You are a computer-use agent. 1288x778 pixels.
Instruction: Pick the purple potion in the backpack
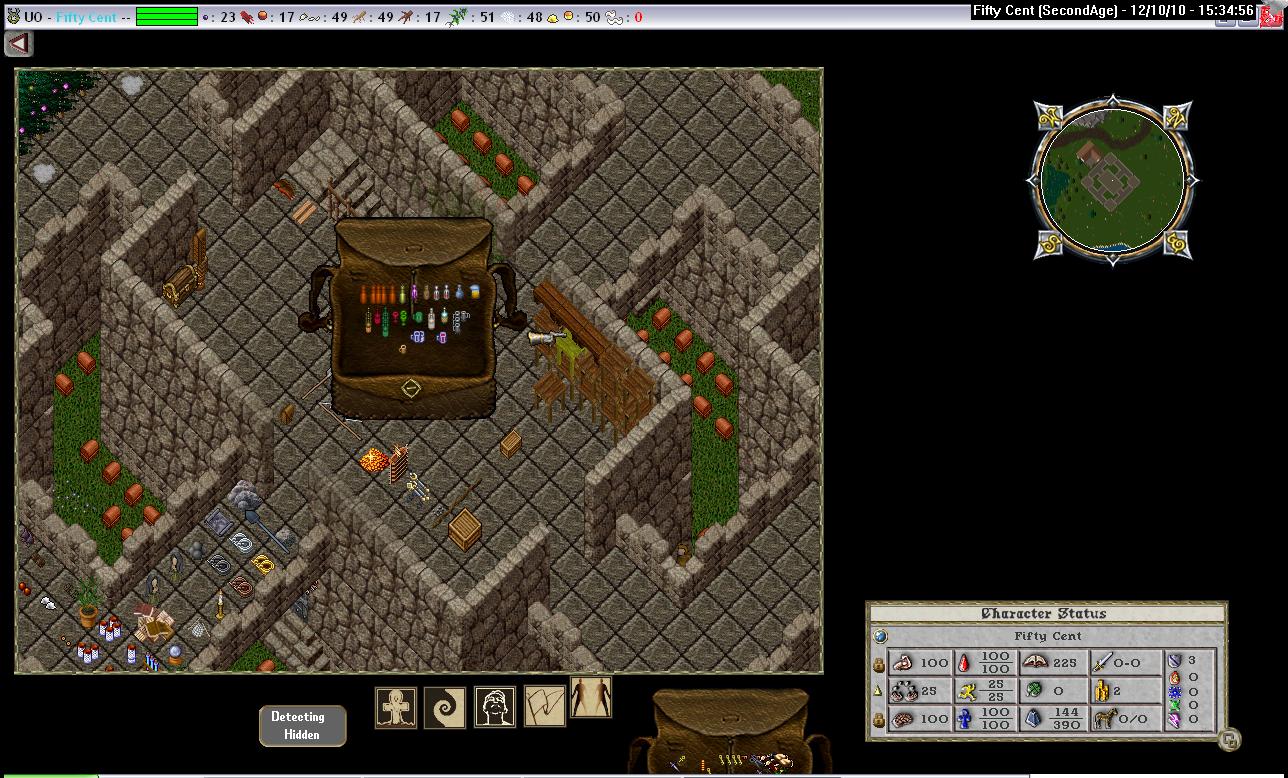coord(414,293)
